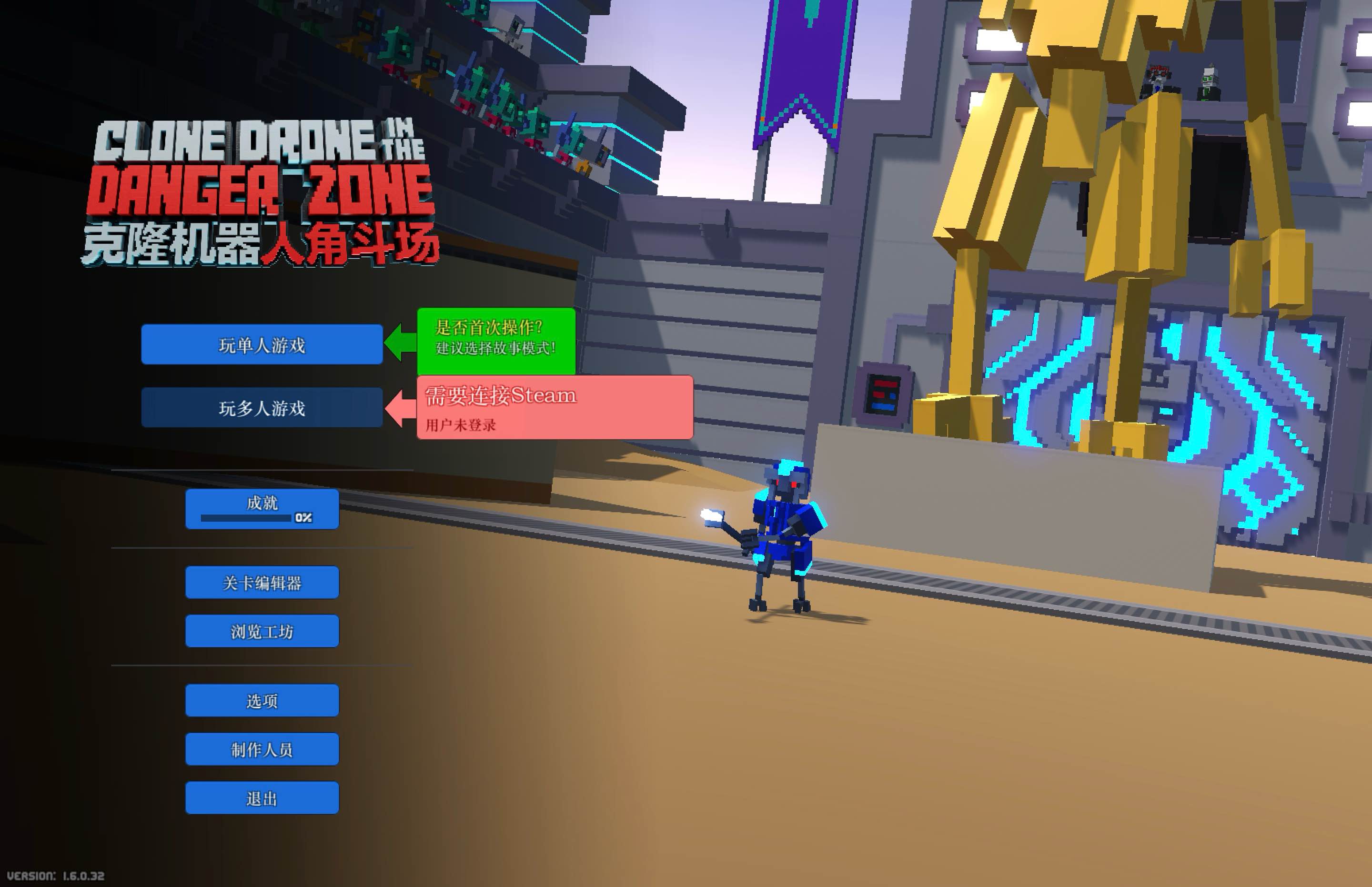Open the 选项 options menu

tap(261, 700)
